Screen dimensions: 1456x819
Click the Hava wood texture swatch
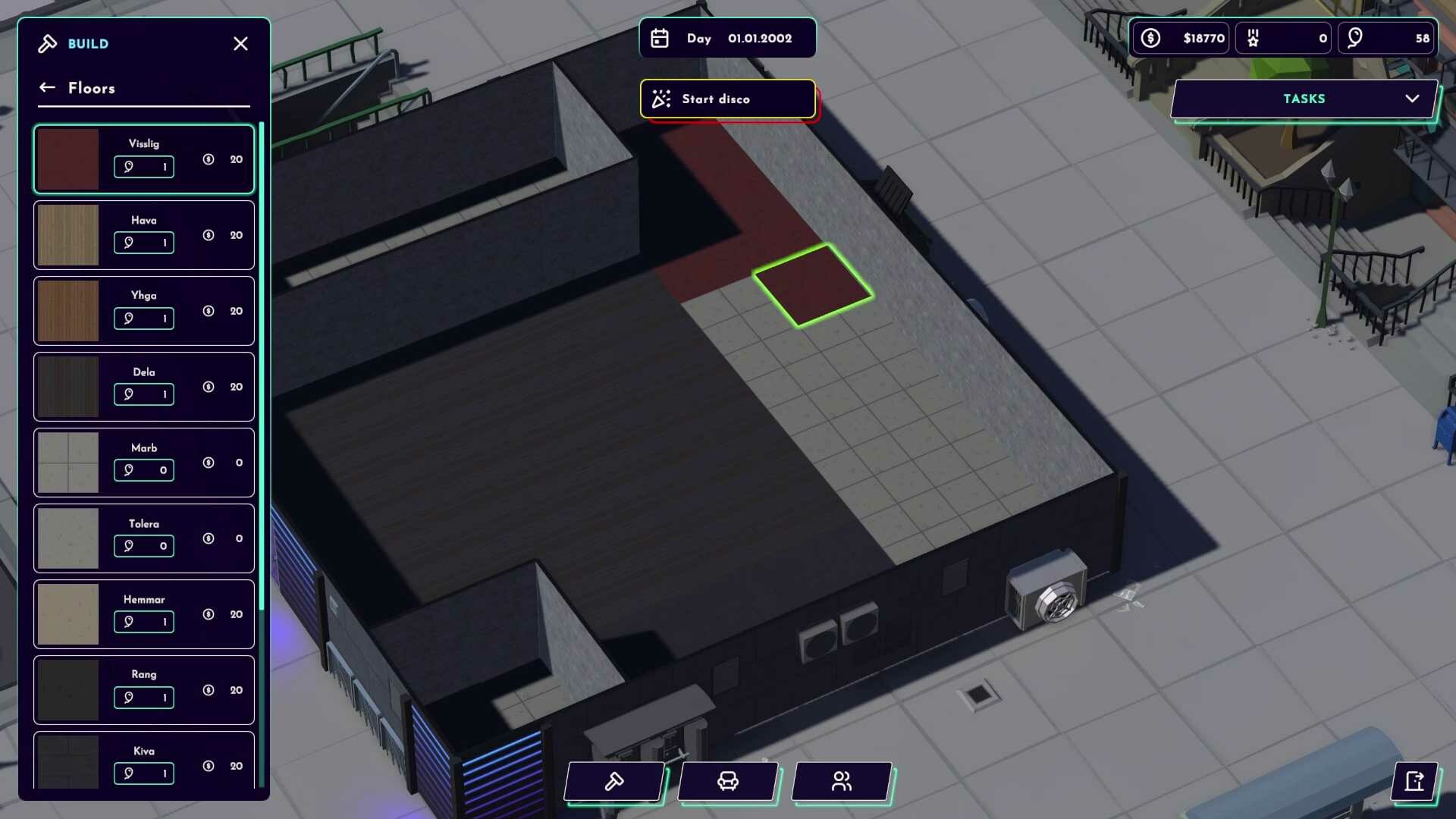point(67,235)
